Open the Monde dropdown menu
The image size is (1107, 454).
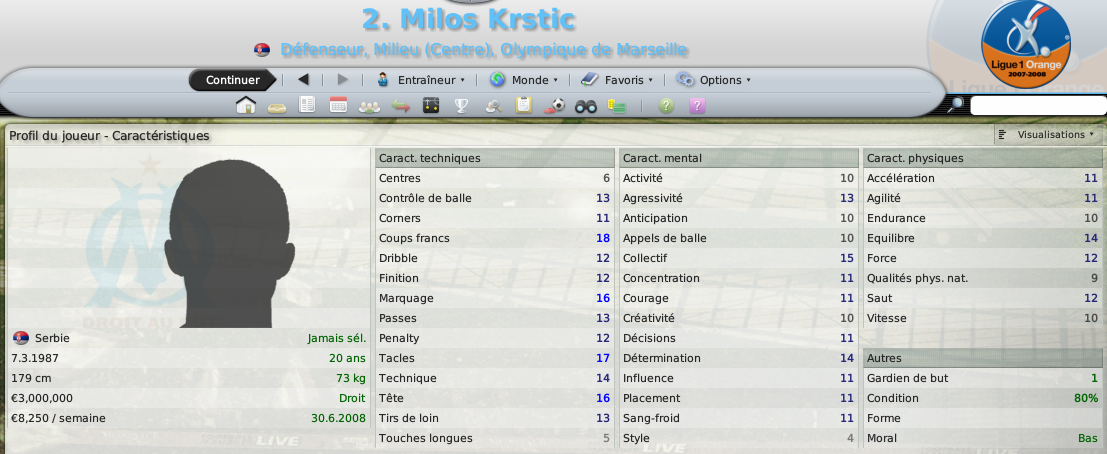[x=524, y=80]
